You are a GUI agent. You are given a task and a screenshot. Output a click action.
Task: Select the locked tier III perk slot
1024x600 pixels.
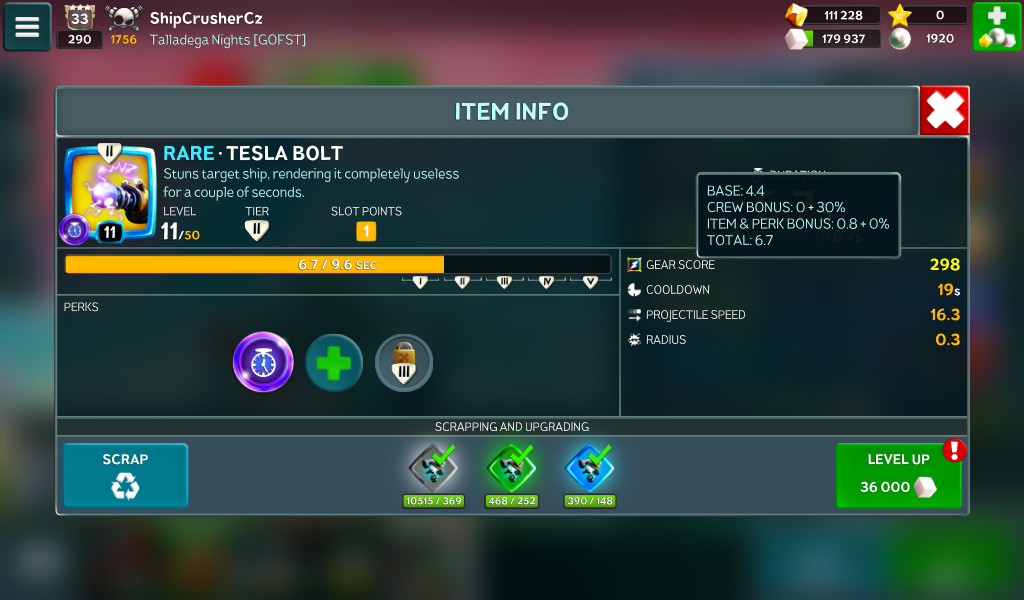click(404, 362)
